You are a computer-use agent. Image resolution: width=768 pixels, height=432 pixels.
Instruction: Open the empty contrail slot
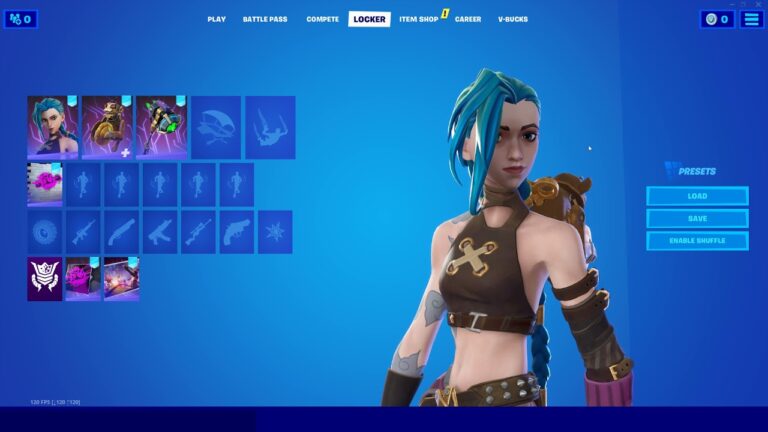(270, 127)
